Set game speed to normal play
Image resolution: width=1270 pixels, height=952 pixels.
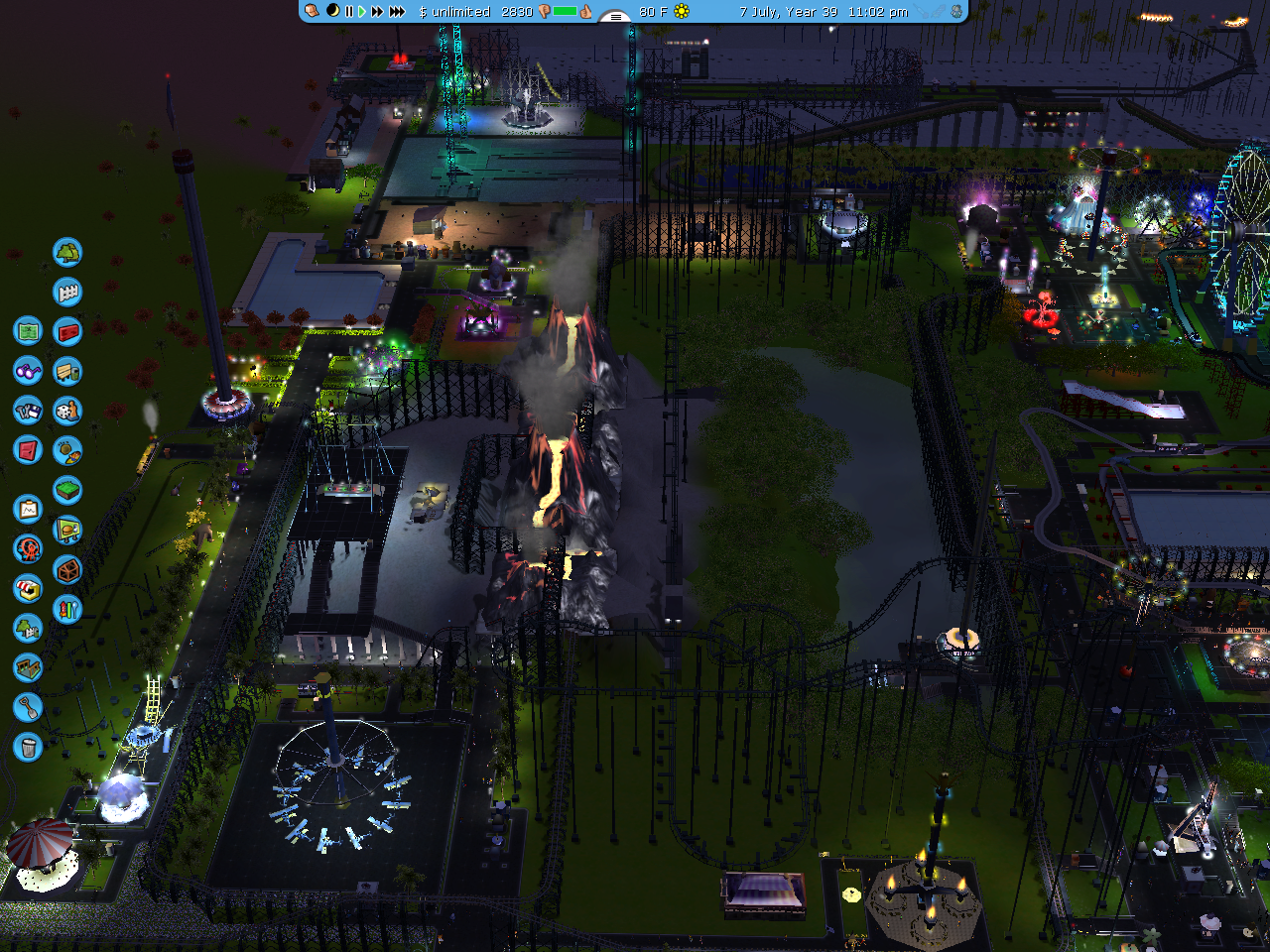click(x=362, y=12)
